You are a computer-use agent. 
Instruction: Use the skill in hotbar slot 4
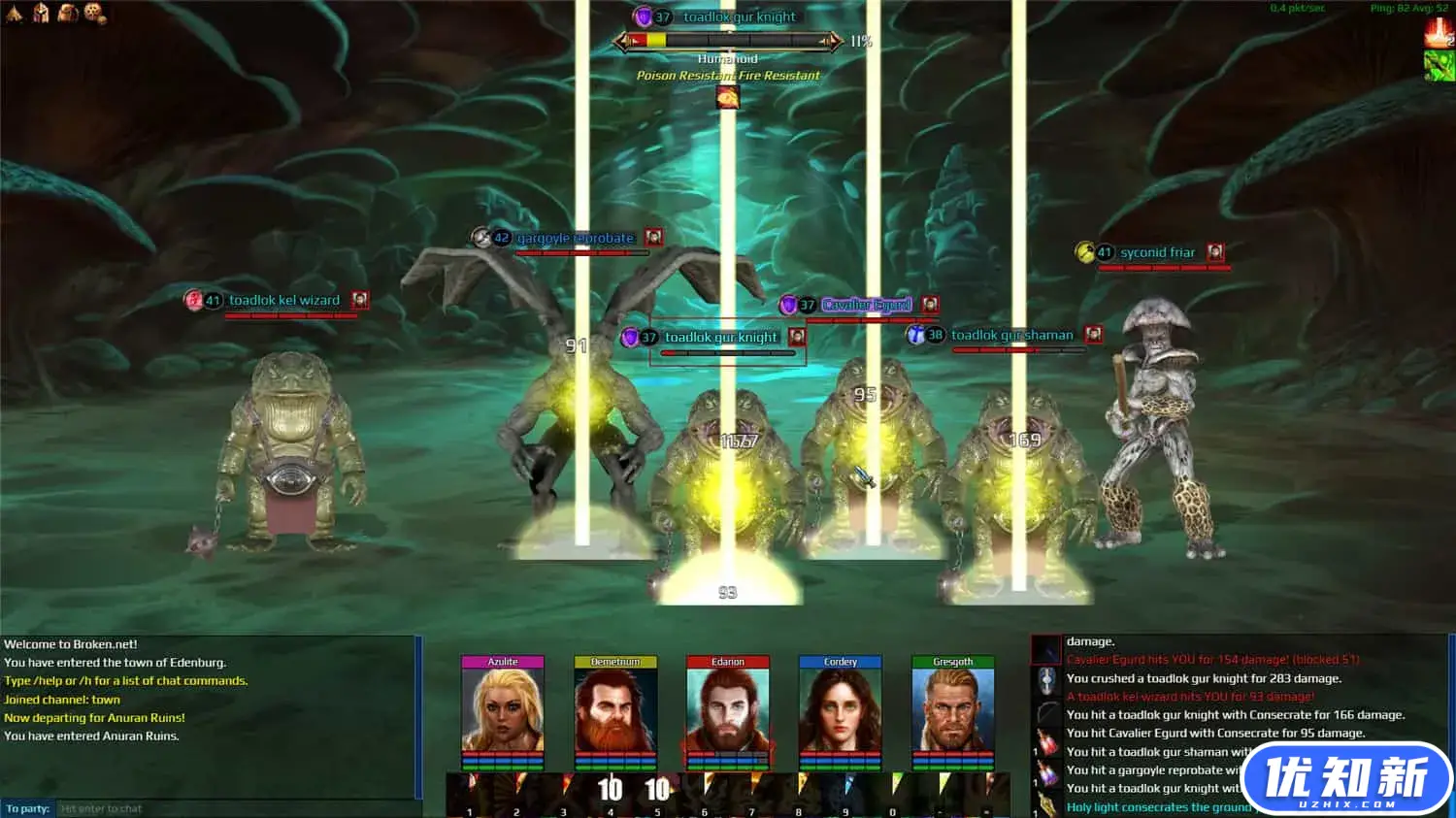point(611,793)
